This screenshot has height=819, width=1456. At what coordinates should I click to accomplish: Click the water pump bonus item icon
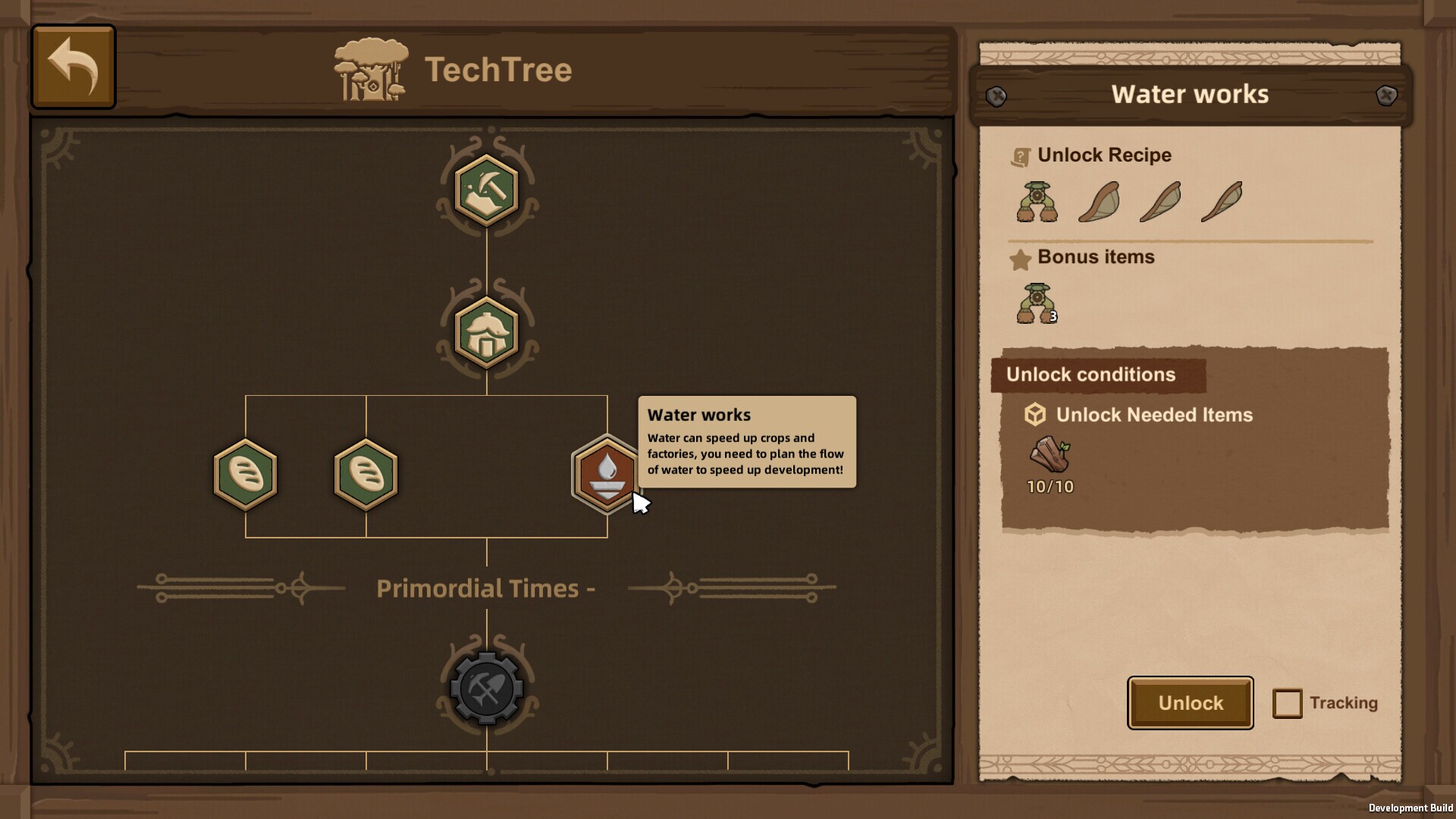[1038, 302]
